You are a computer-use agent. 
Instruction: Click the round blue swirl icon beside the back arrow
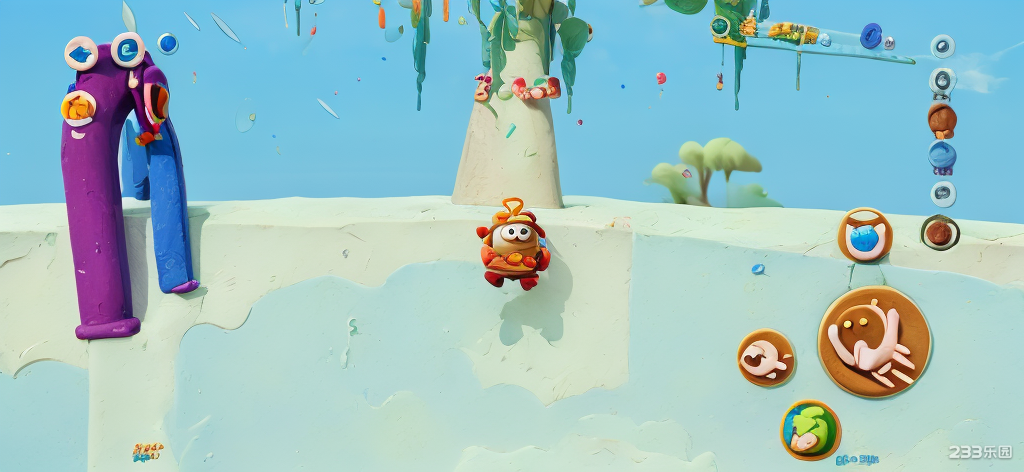coord(127,48)
